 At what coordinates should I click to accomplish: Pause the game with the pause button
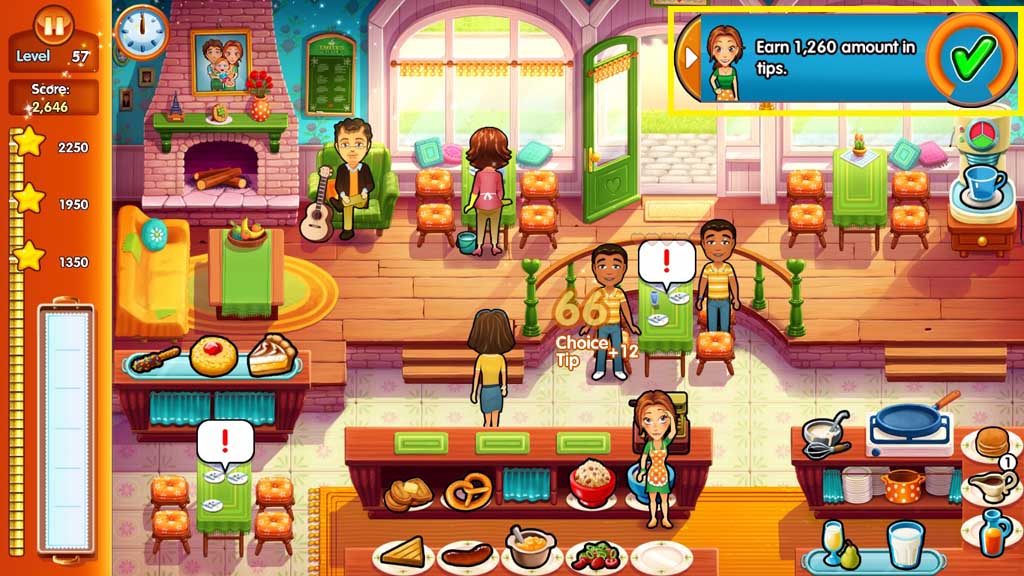tap(52, 24)
